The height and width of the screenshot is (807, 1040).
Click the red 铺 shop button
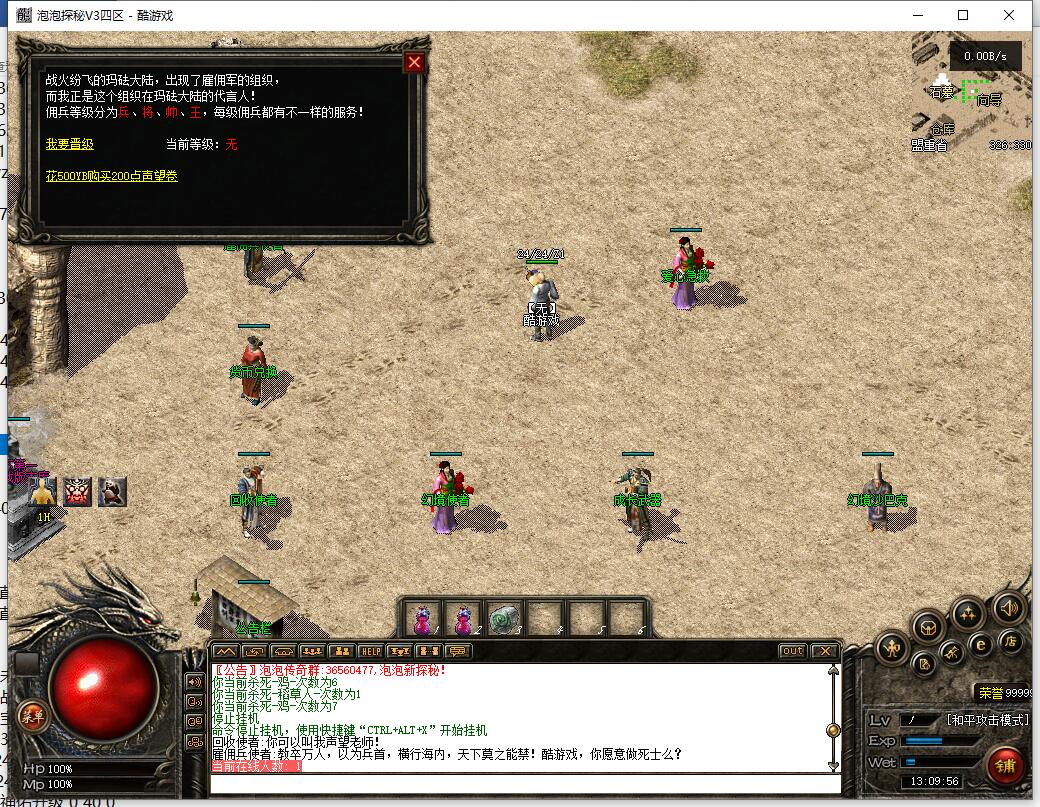coord(1005,764)
